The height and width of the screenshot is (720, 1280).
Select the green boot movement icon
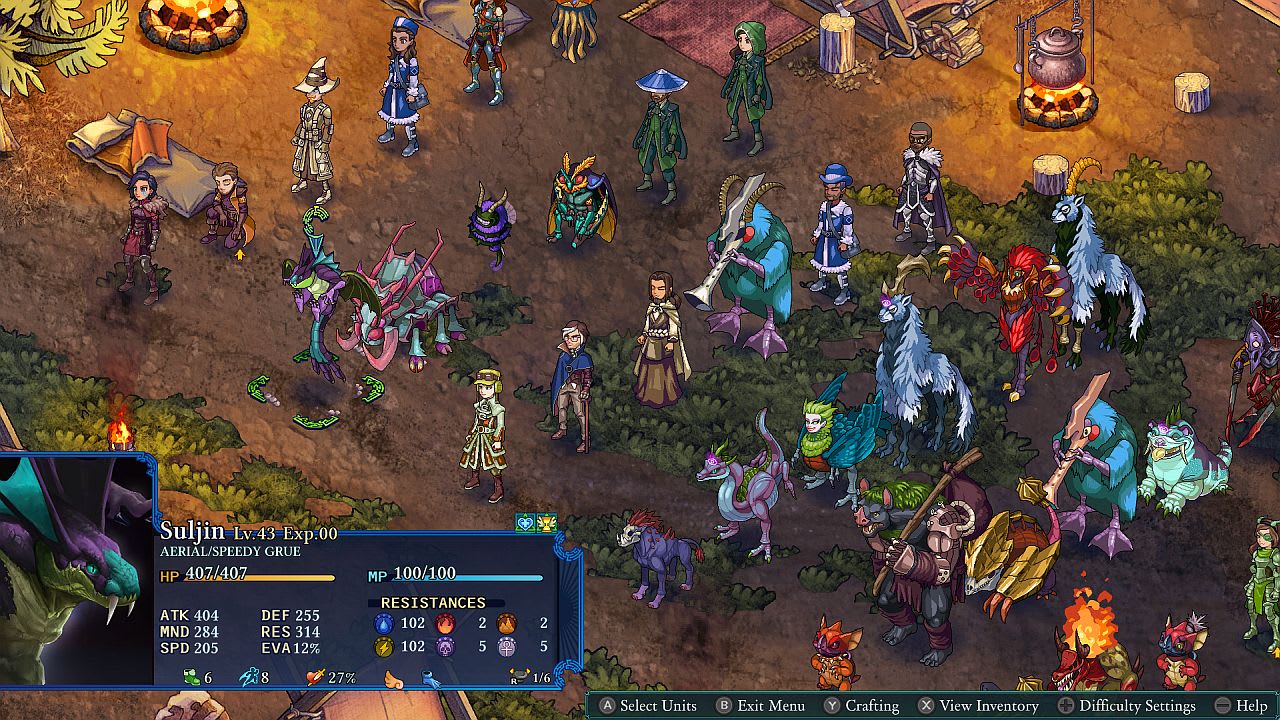tap(191, 677)
